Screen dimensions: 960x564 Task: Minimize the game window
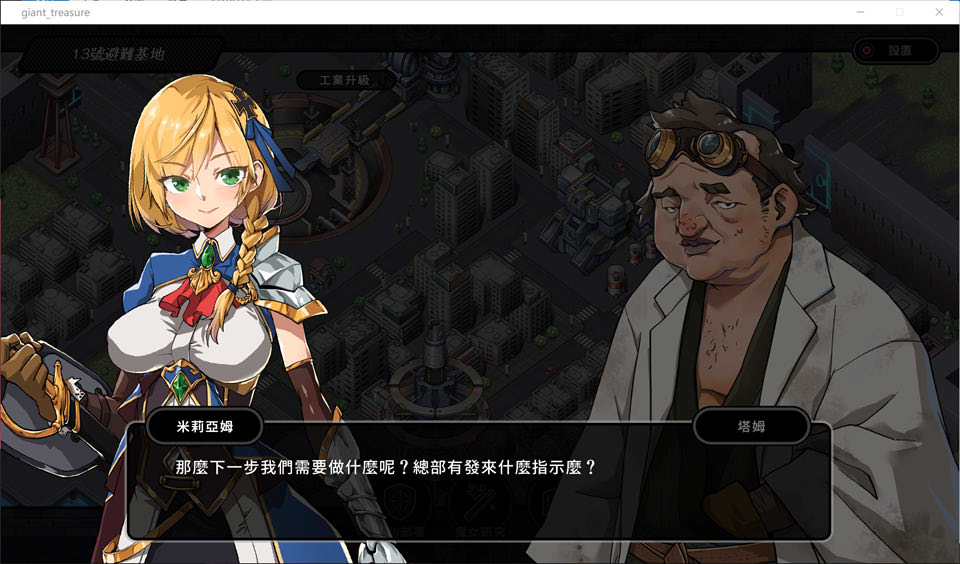point(859,12)
